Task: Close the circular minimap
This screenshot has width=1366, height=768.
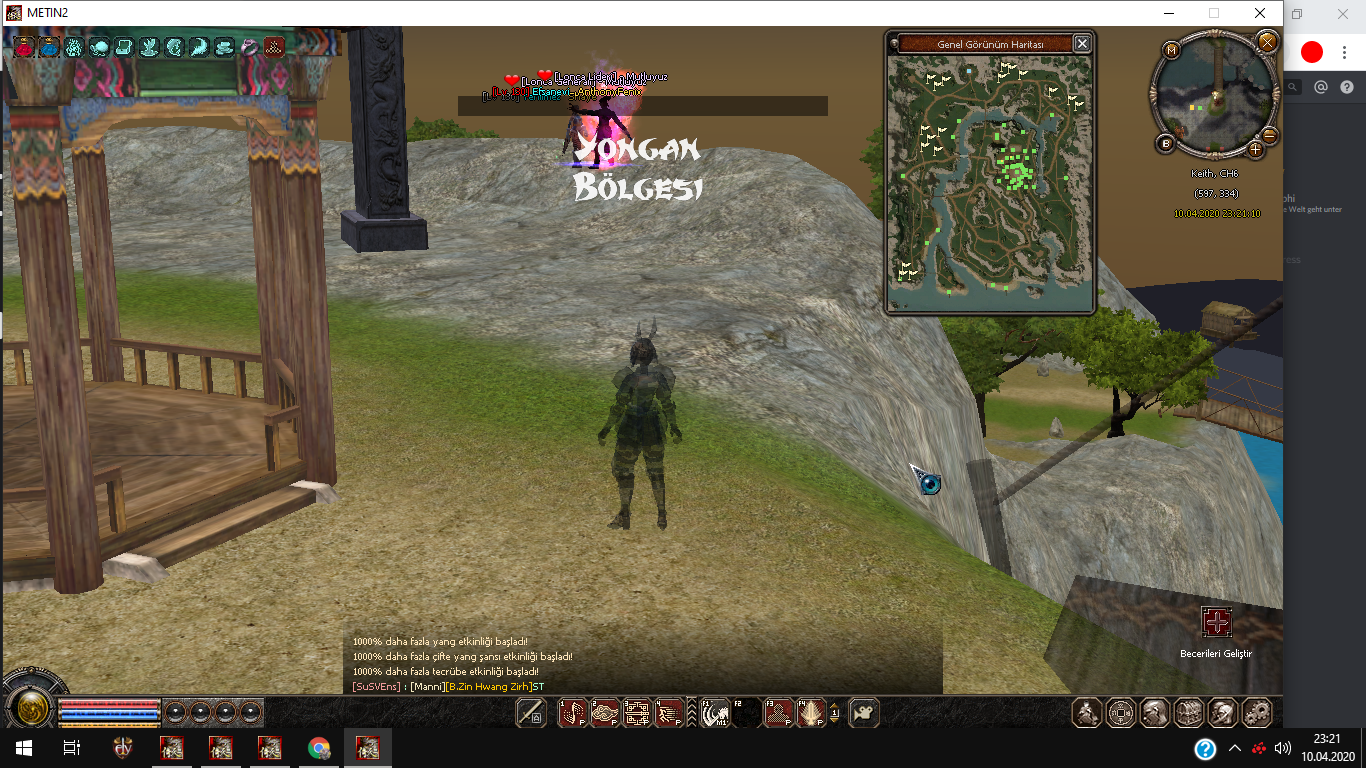Action: 1267,42
